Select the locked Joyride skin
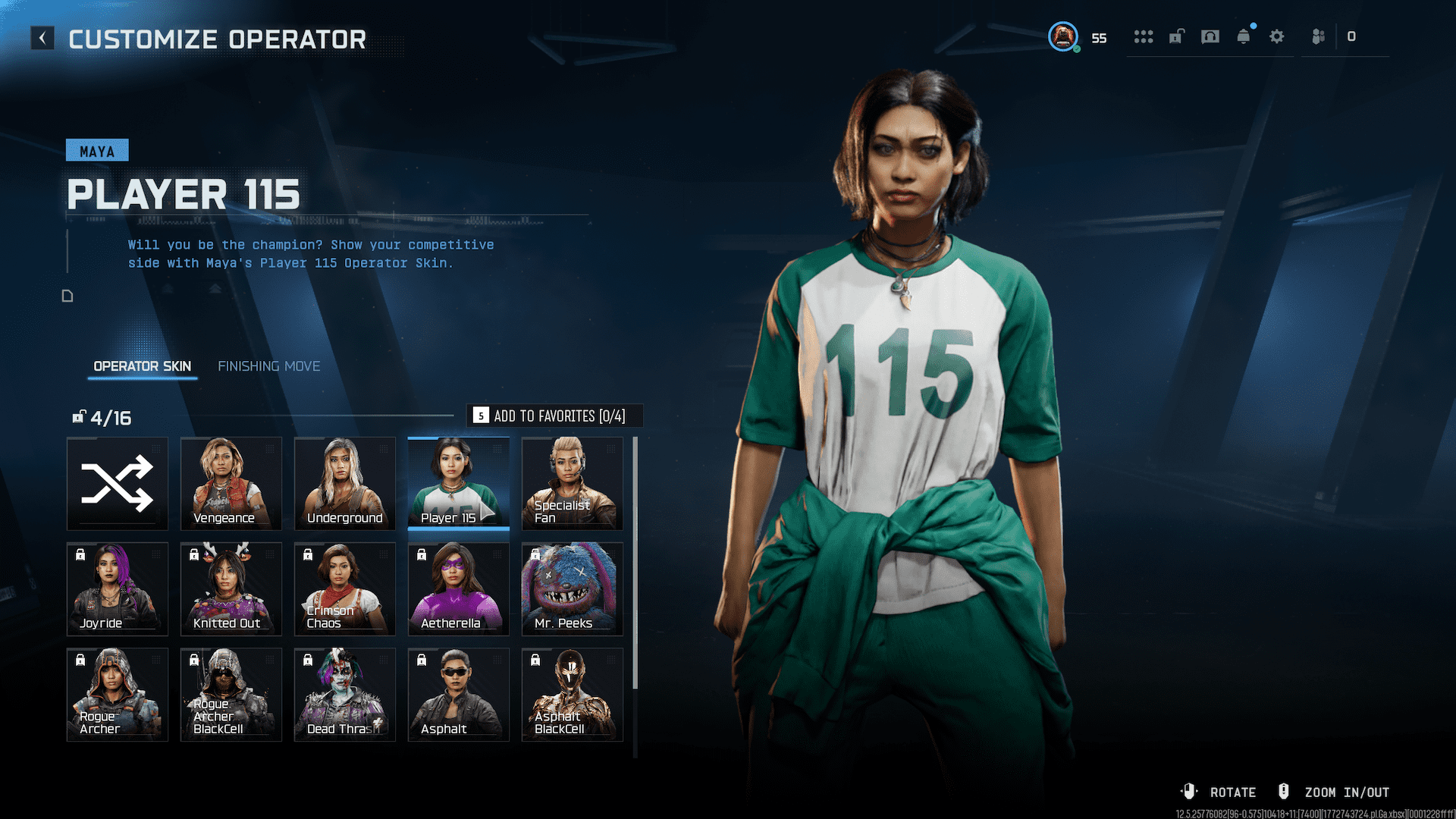Screen dimensions: 1456x819 click(118, 588)
